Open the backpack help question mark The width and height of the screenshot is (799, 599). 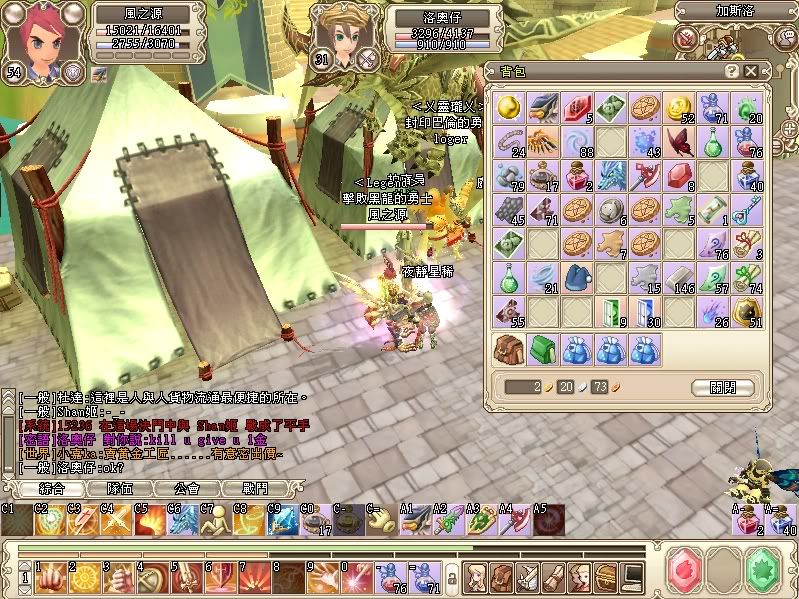[x=732, y=71]
